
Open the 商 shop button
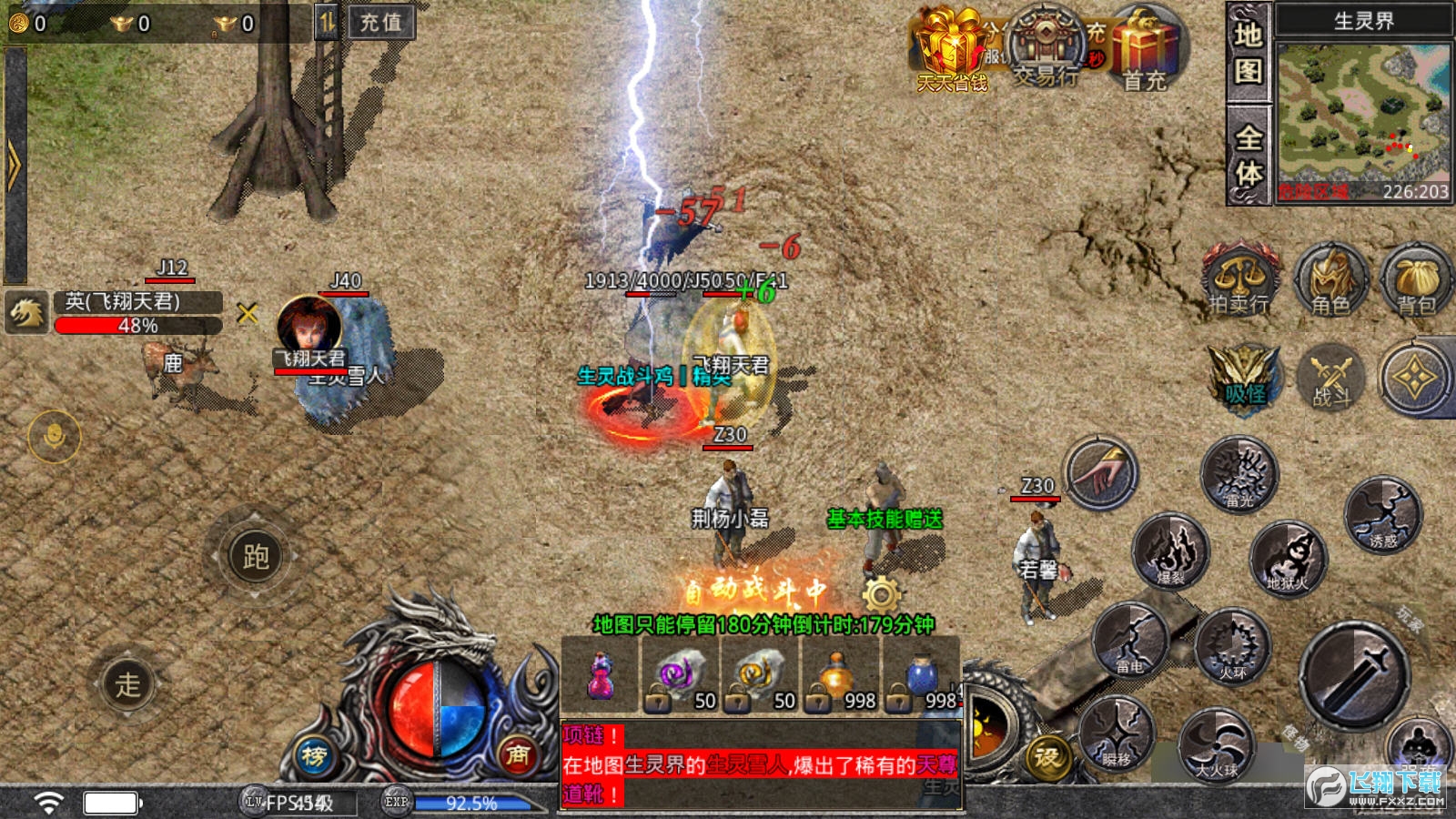click(x=518, y=754)
